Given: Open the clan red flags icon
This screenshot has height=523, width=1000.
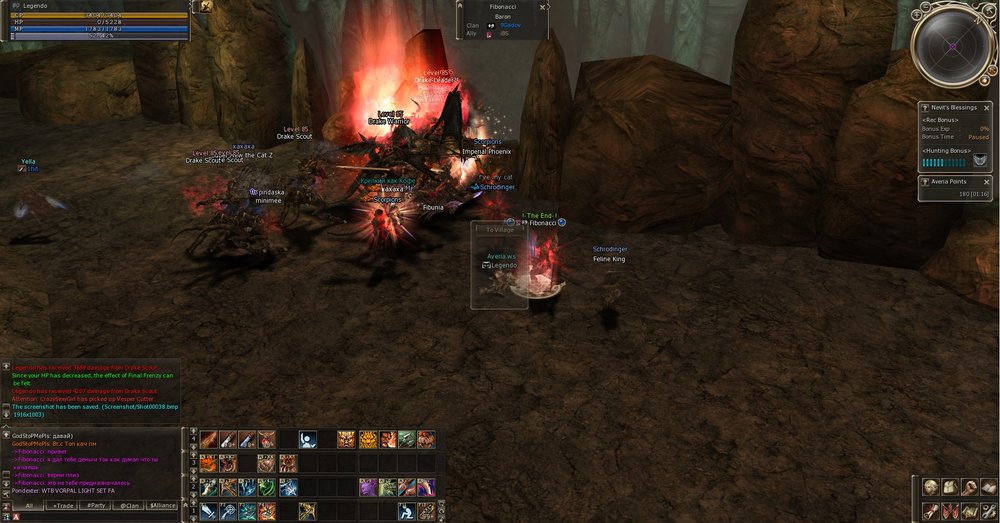Looking at the screenshot, I should point(949,511).
